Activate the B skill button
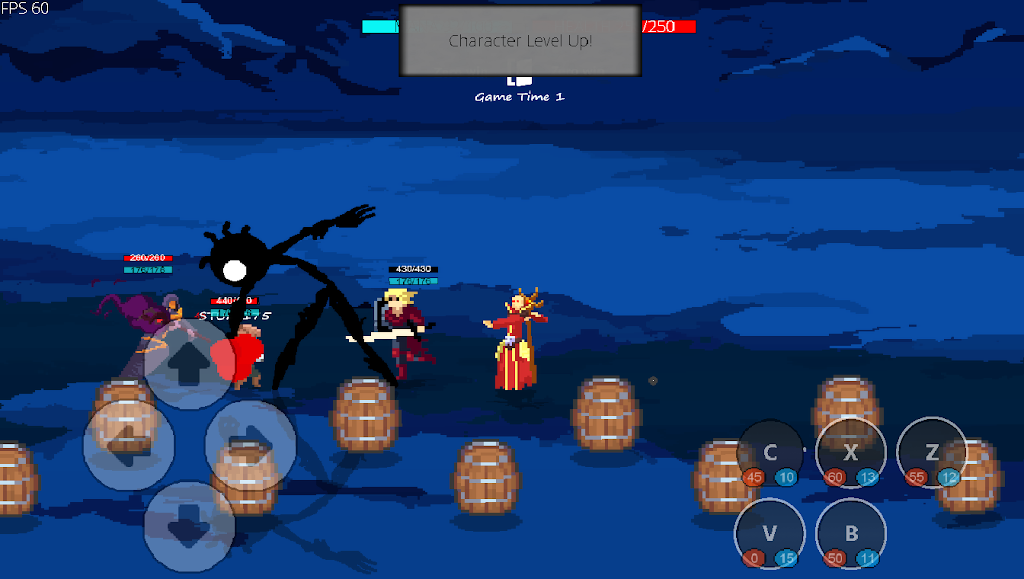Image resolution: width=1024 pixels, height=579 pixels. 850,534
